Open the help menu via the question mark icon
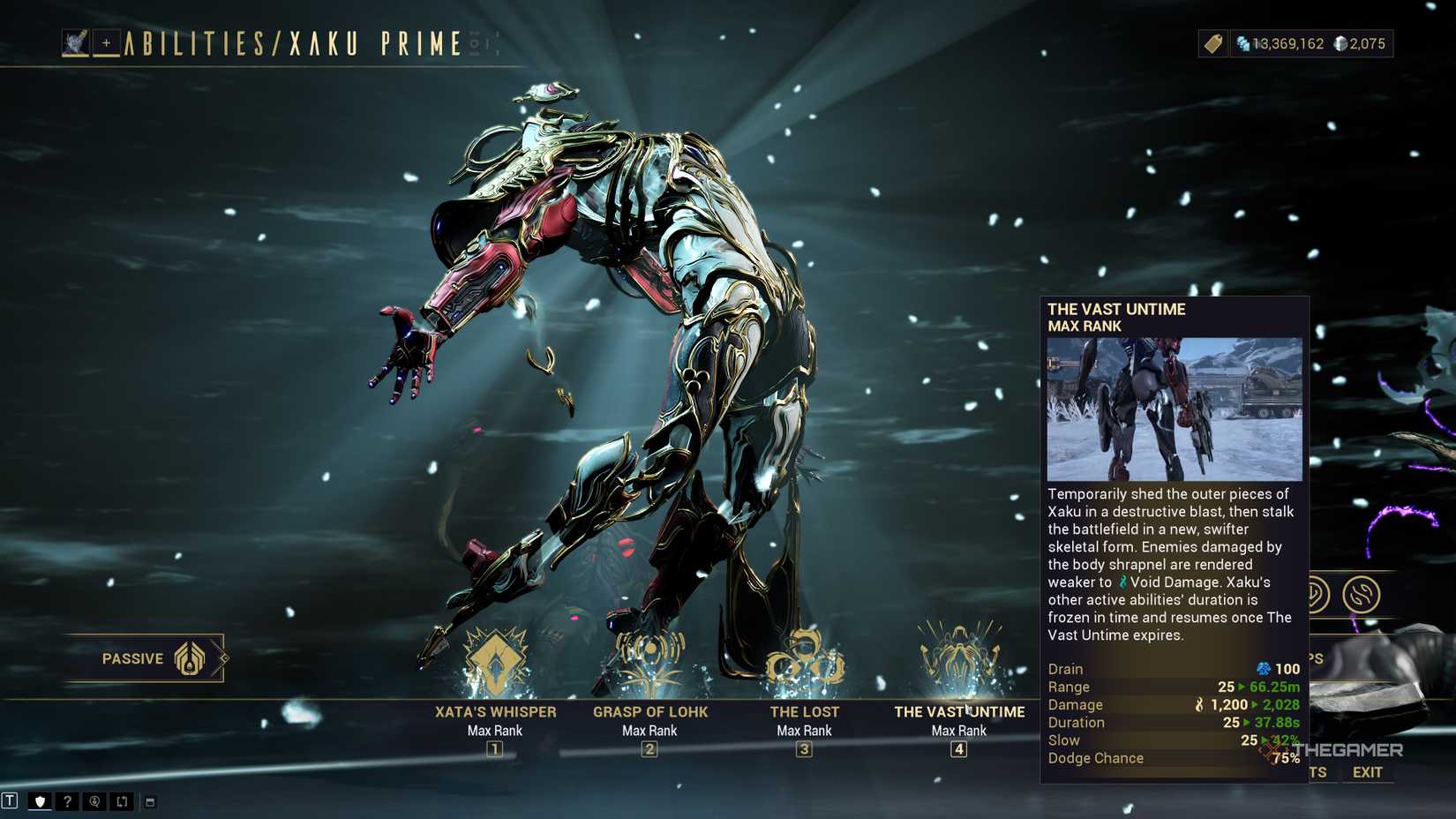The image size is (1456, 819). (67, 801)
